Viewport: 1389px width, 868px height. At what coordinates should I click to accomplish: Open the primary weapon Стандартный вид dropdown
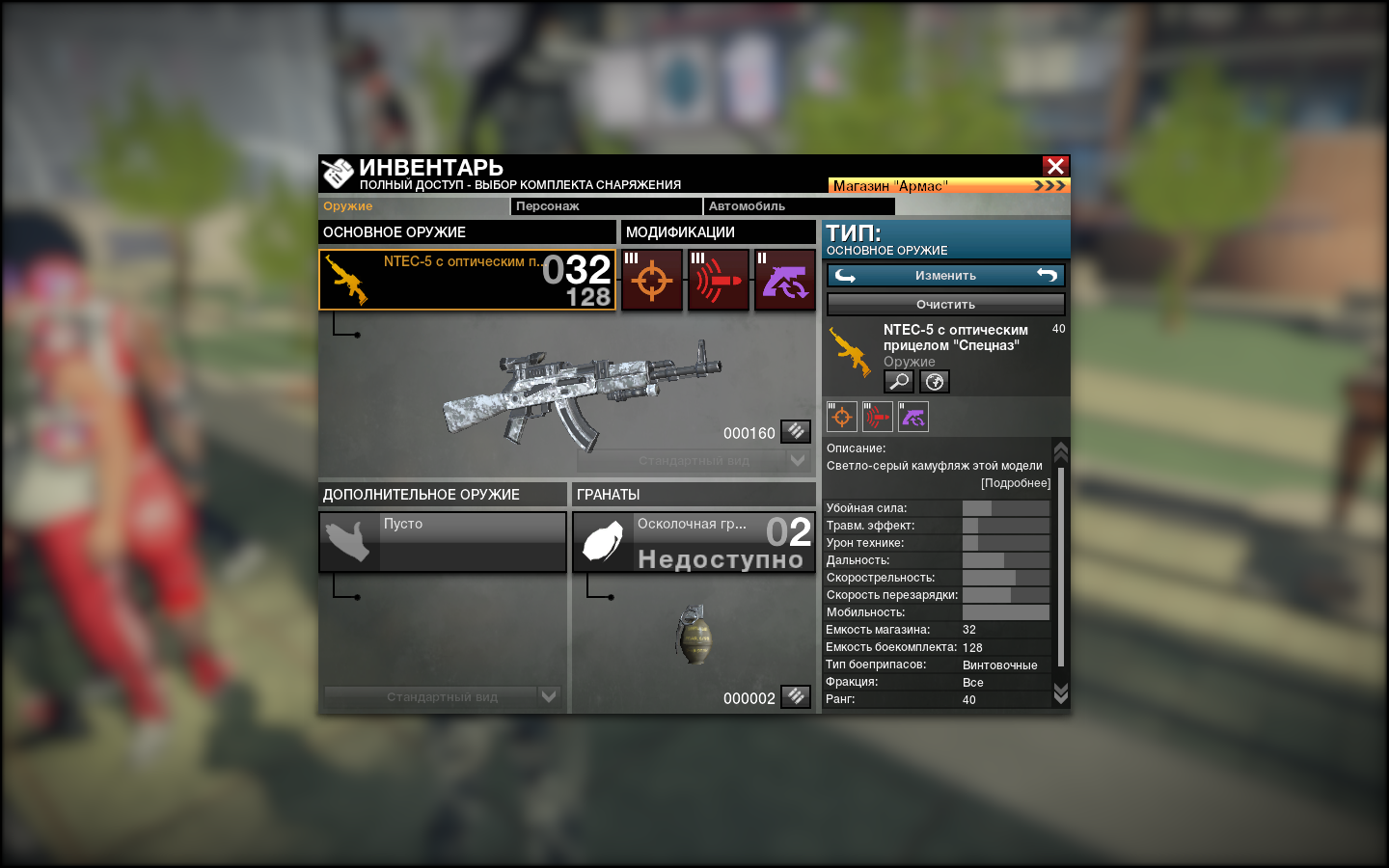[797, 461]
